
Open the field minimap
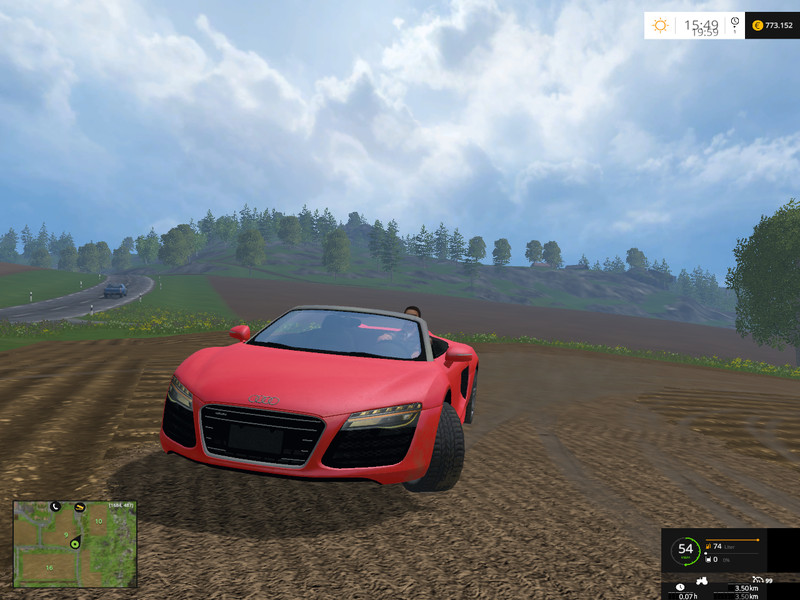click(x=75, y=544)
